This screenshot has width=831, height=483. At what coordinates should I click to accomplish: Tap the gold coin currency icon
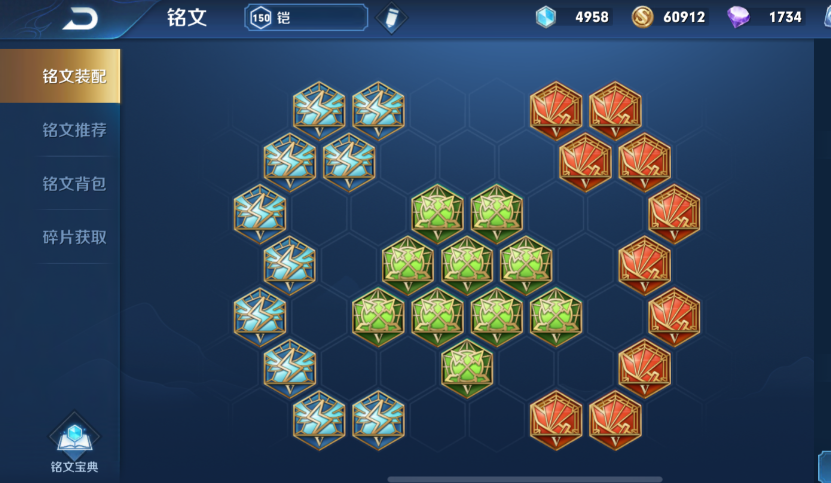click(x=643, y=17)
